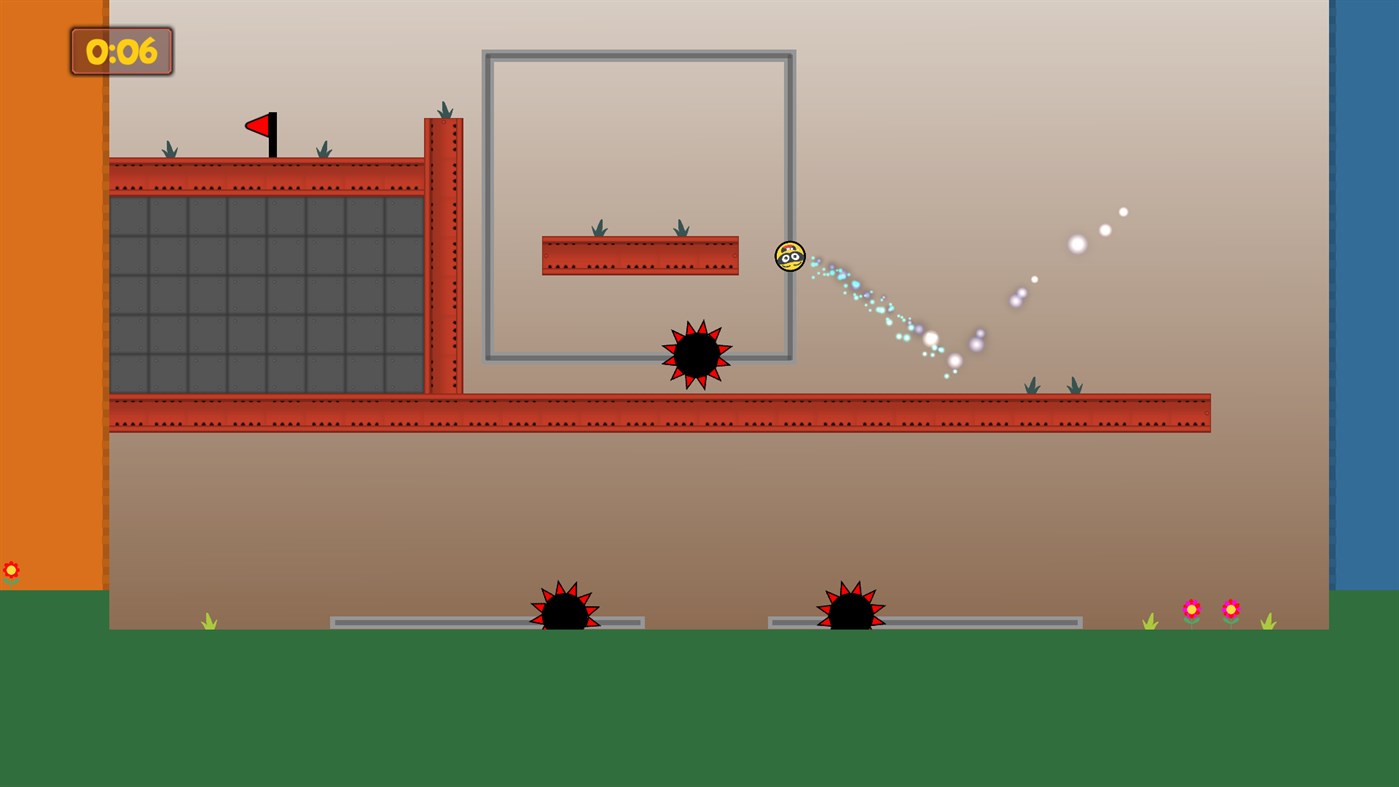The height and width of the screenshot is (787, 1399).
Task: Click the red flower on the orange wall
Action: (x=11, y=571)
